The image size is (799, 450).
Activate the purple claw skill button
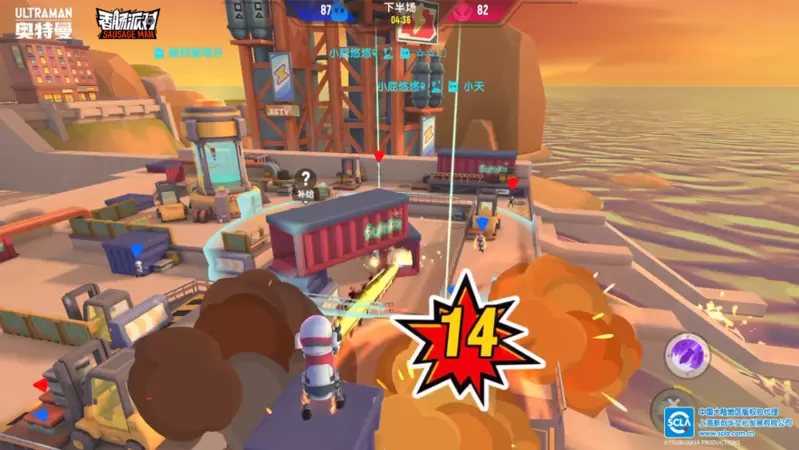coord(687,355)
